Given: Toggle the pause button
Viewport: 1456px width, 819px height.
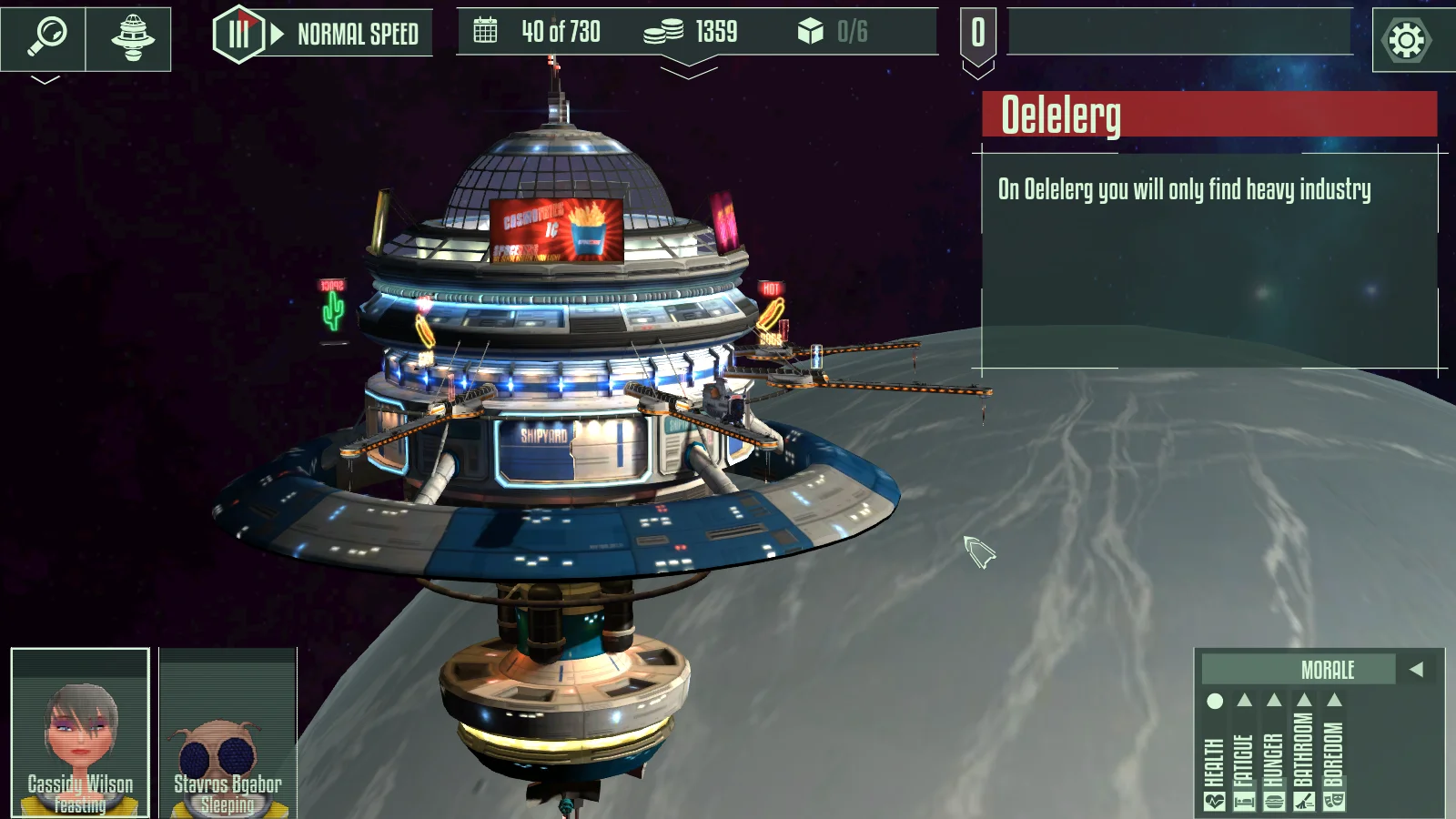Looking at the screenshot, I should (x=238, y=35).
